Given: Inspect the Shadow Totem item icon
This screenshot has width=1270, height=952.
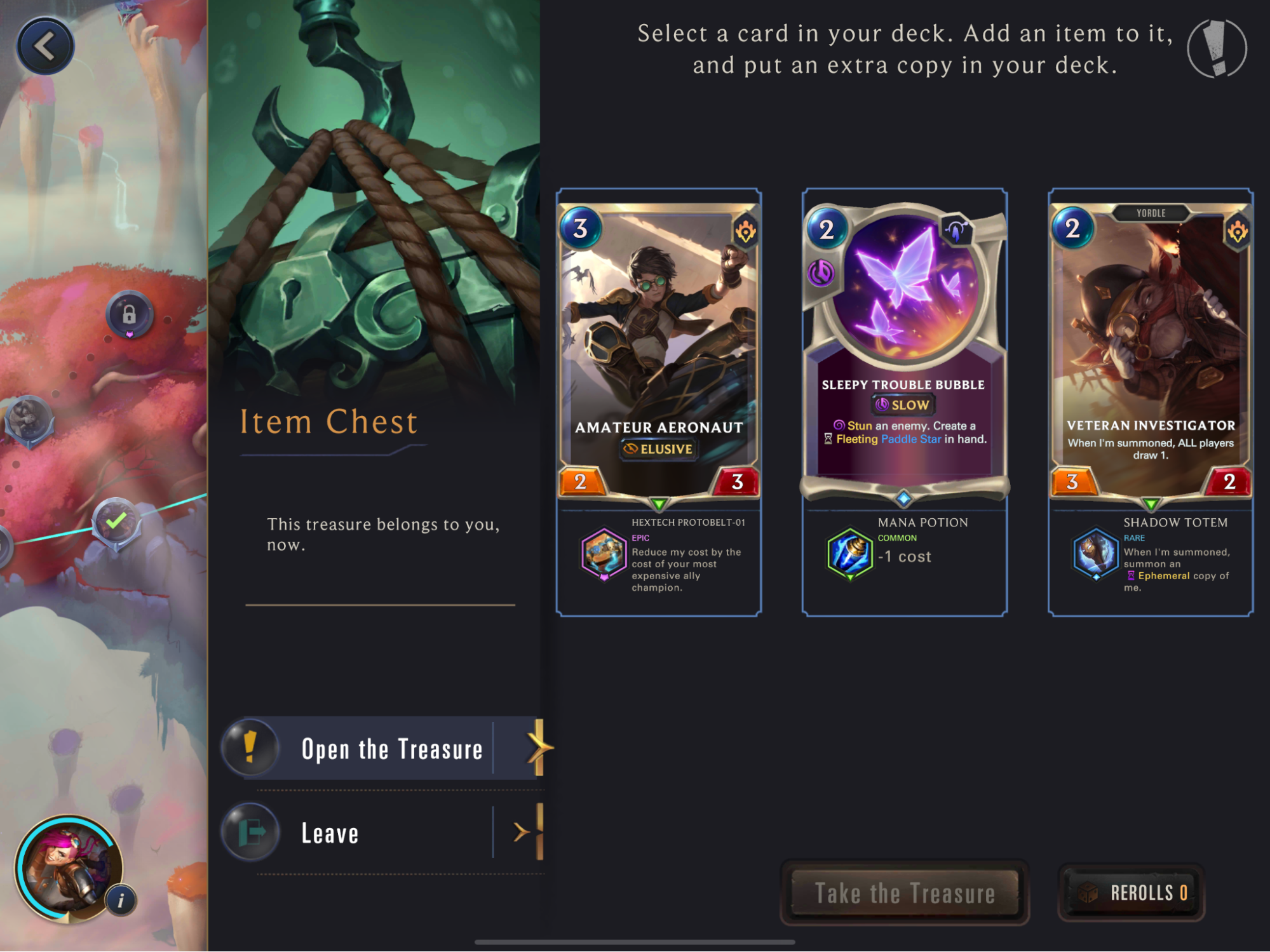Looking at the screenshot, I should coord(1095,553).
